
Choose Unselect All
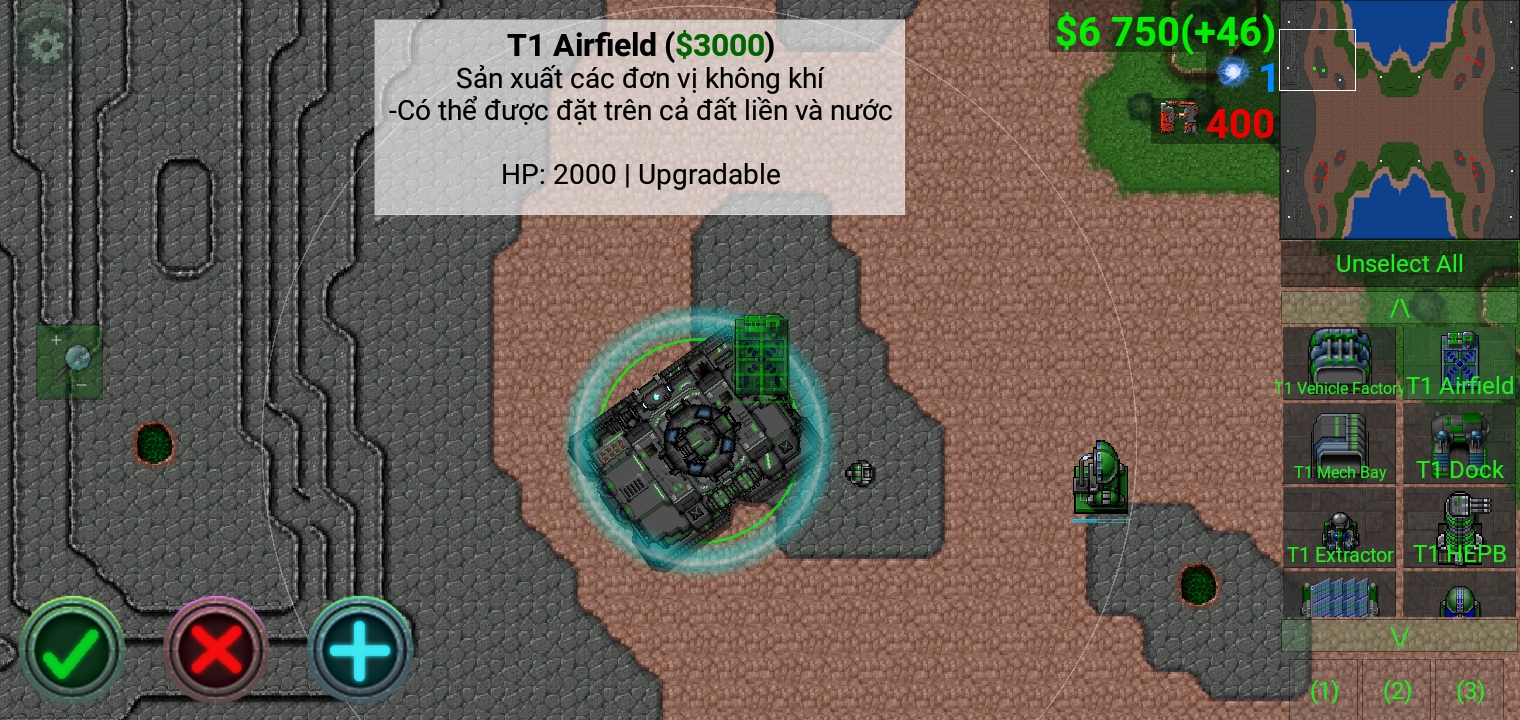1398,264
